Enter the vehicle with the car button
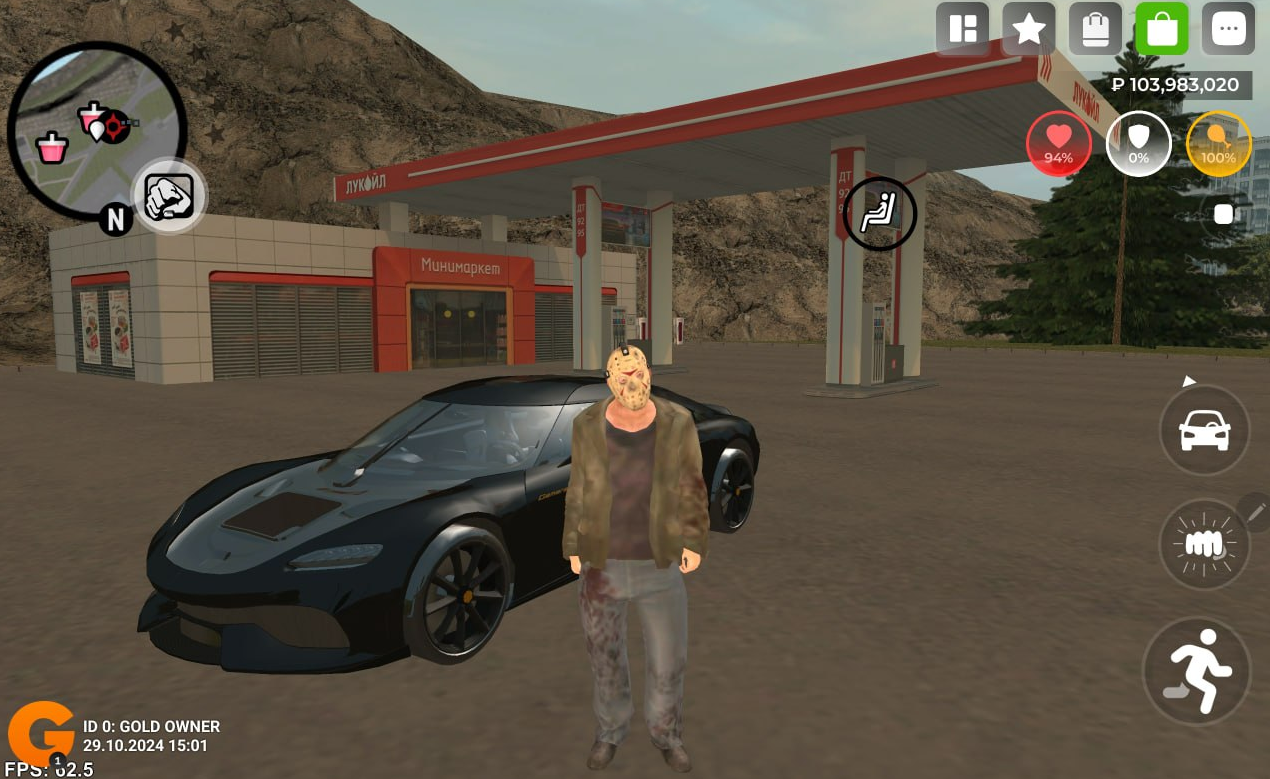 pos(1204,430)
